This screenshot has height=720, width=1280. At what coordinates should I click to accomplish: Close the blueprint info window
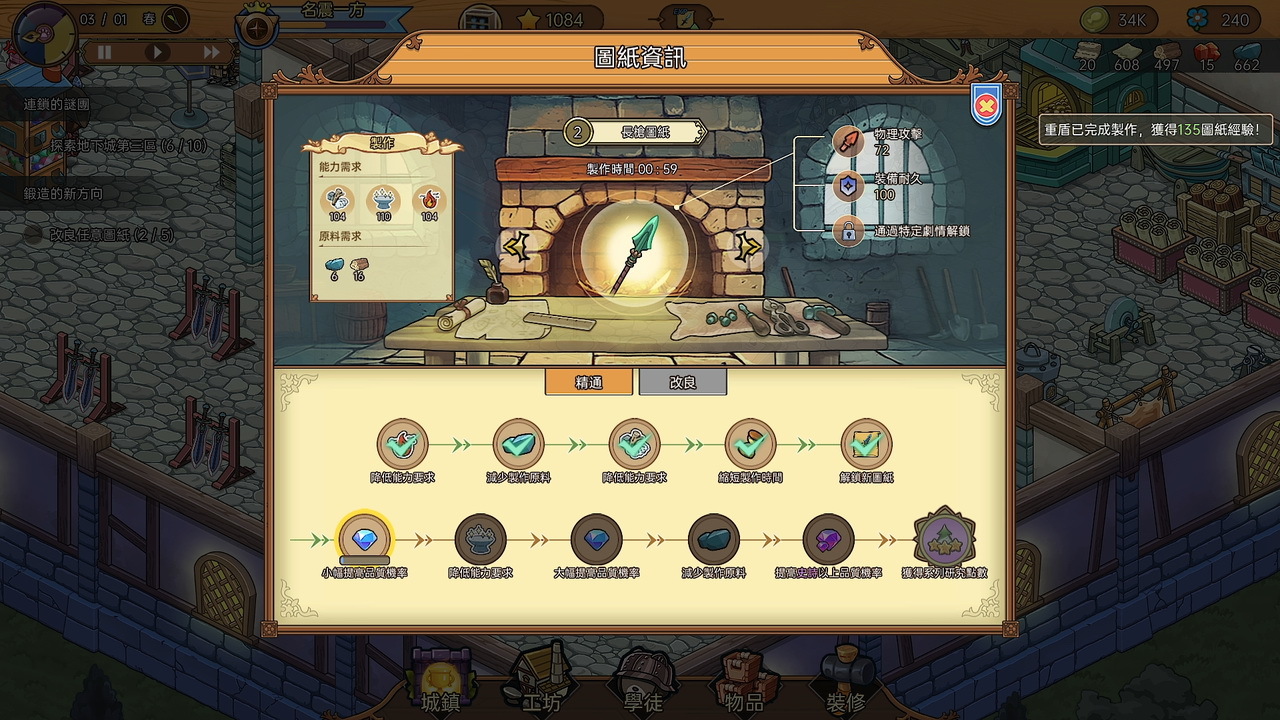(986, 104)
